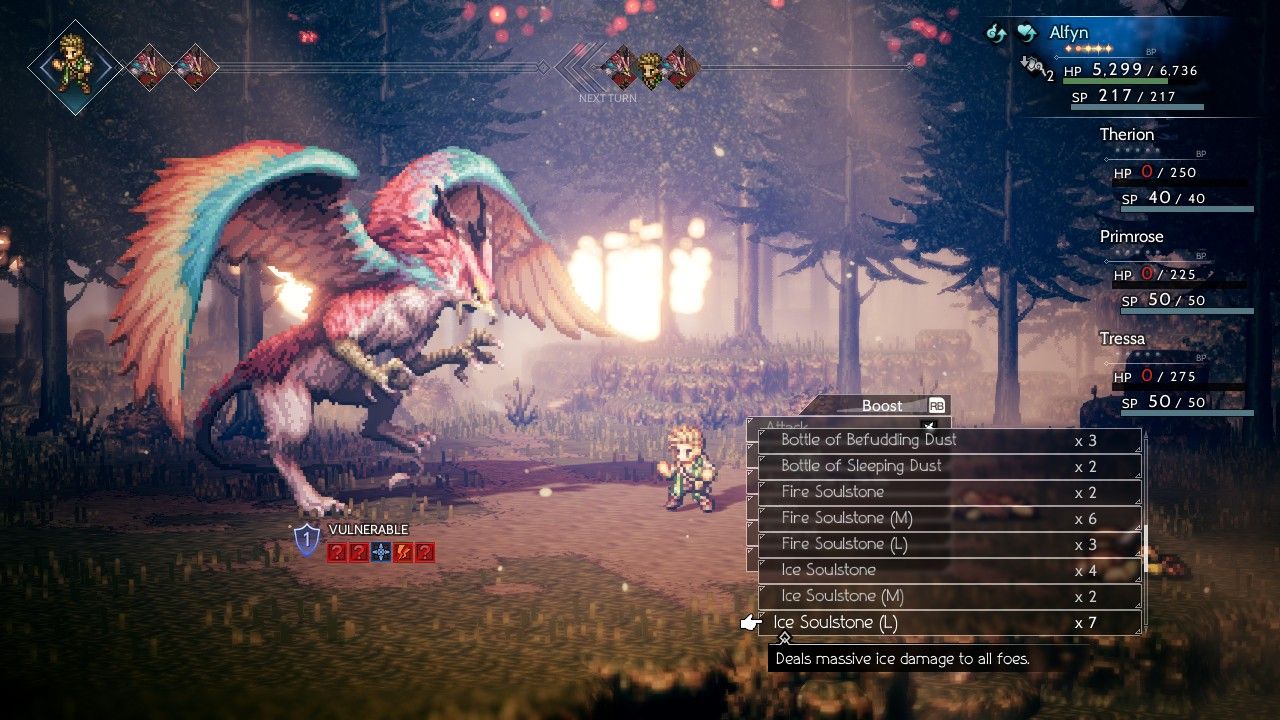The width and height of the screenshot is (1280, 720).
Task: Select Therion in the party list
Action: [1126, 134]
